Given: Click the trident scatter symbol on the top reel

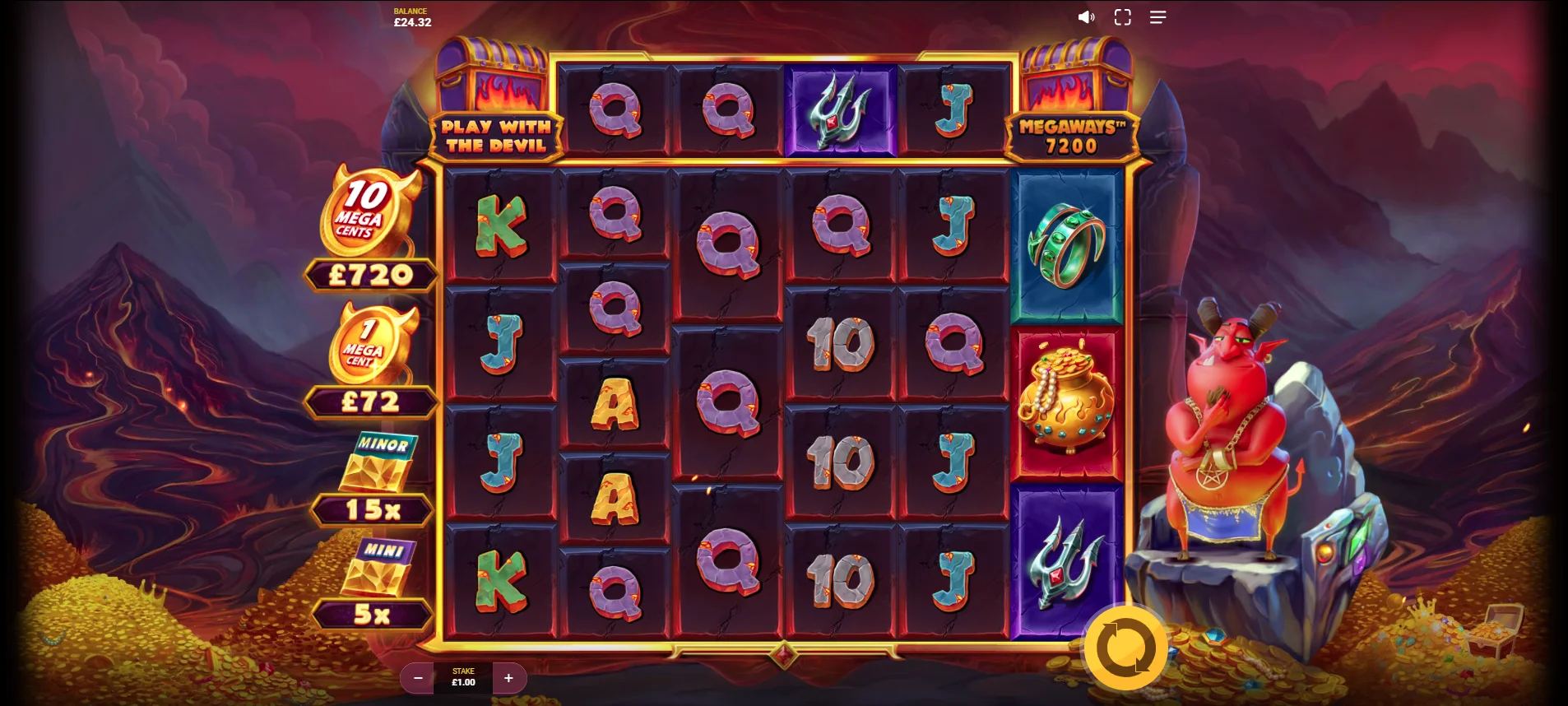Looking at the screenshot, I should click(841, 109).
